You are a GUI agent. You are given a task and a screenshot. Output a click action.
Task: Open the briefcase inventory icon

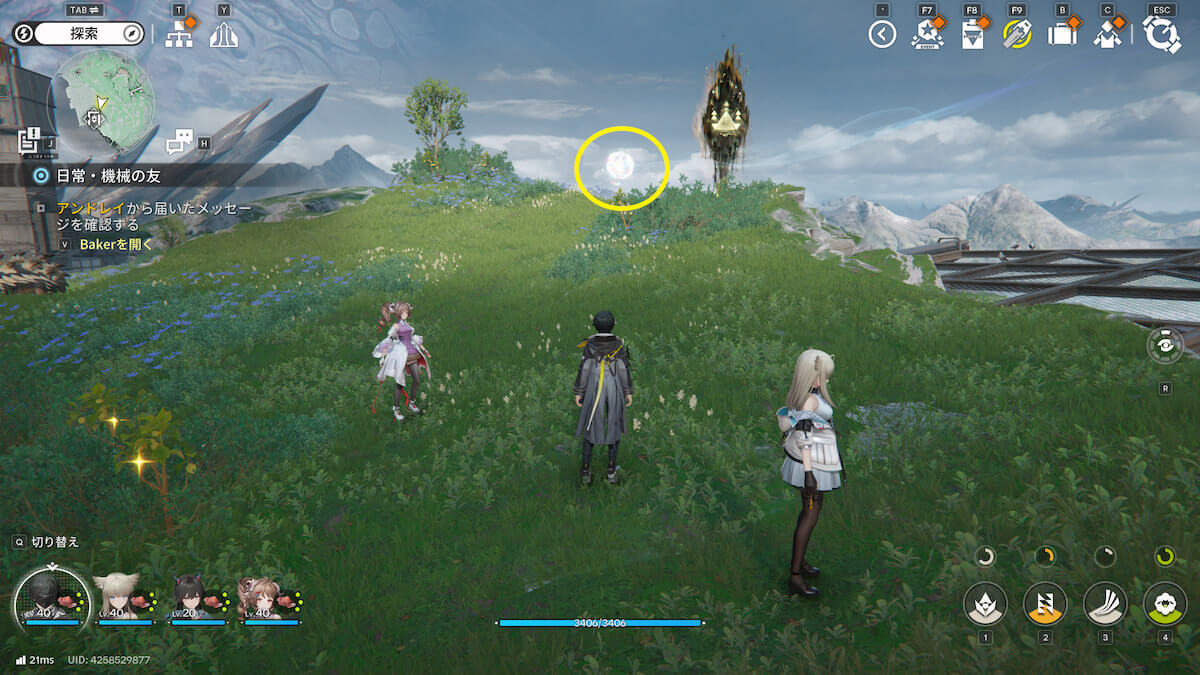(x=1062, y=35)
